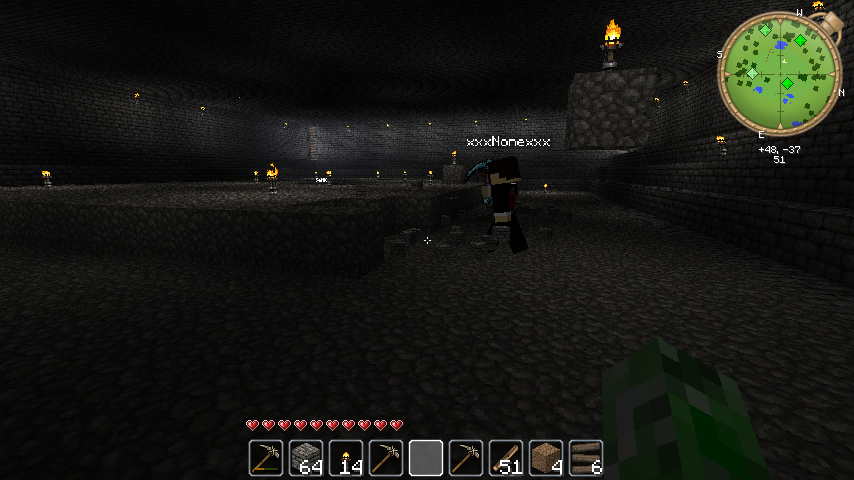Screen dimensions: 854x480
Task: Select the empty highlighted hotbar slot
Action: 425,458
